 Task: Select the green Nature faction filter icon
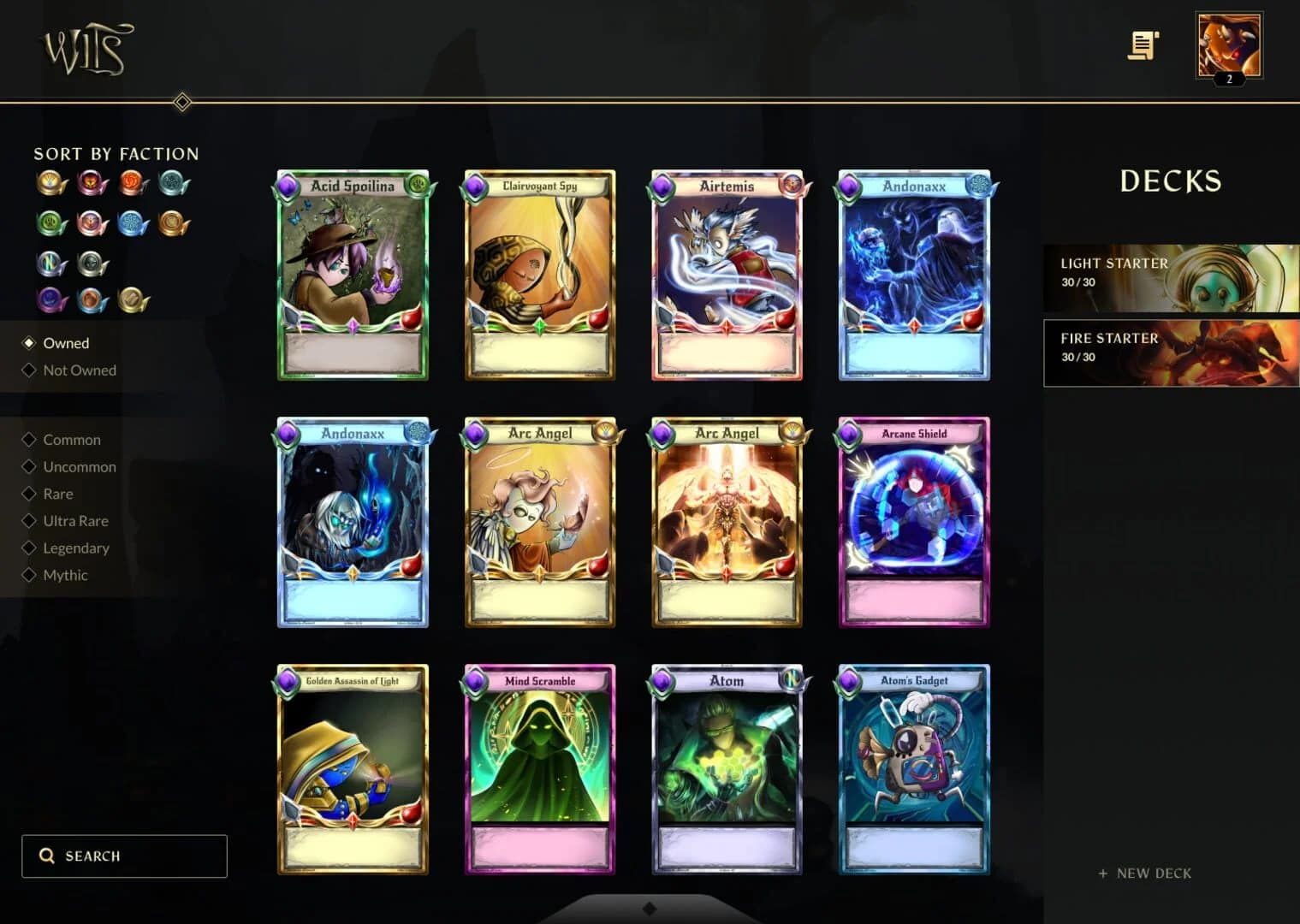[x=50, y=223]
